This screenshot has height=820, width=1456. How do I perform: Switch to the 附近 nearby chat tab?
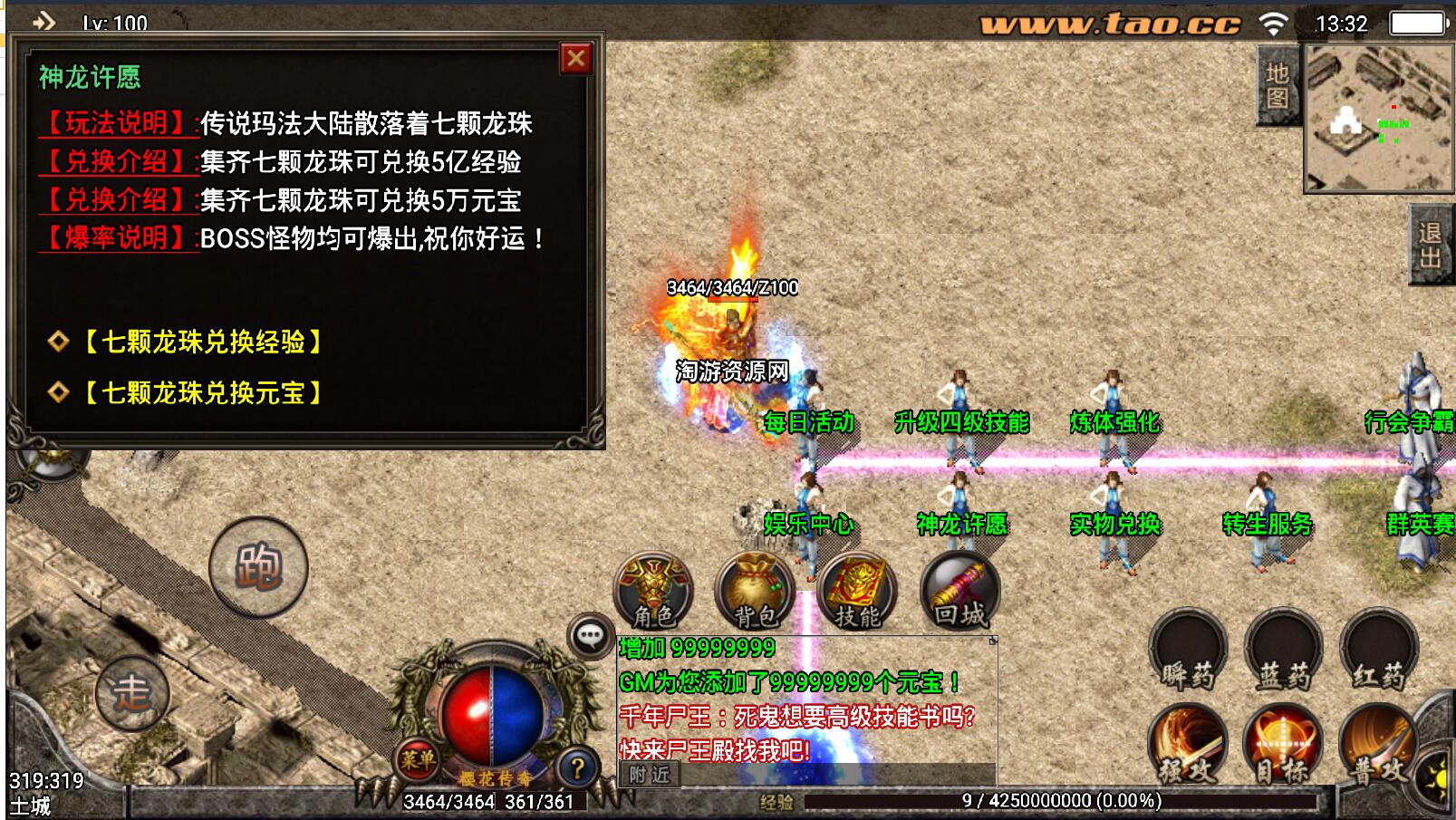click(650, 774)
